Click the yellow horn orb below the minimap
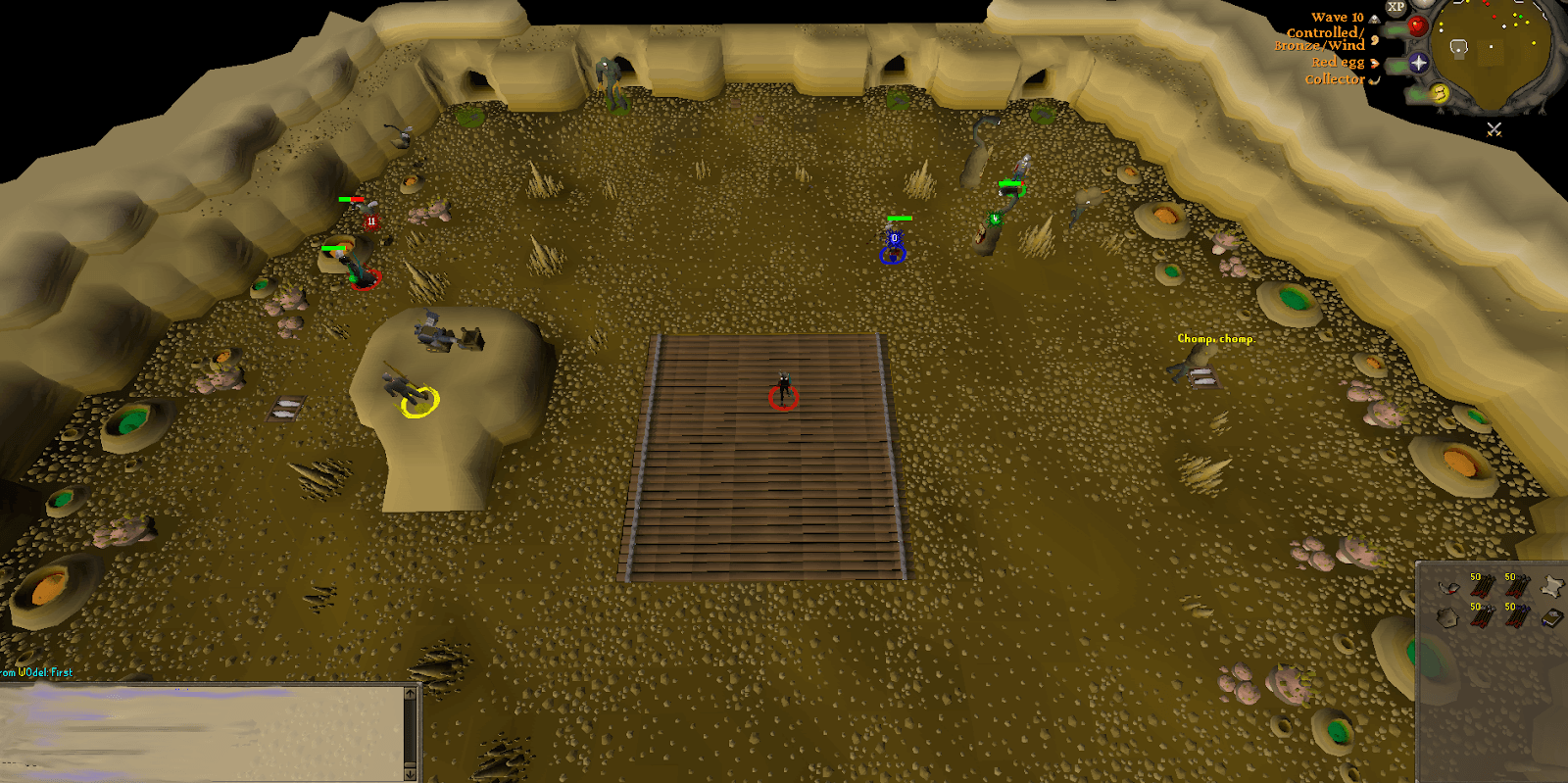 point(1440,93)
